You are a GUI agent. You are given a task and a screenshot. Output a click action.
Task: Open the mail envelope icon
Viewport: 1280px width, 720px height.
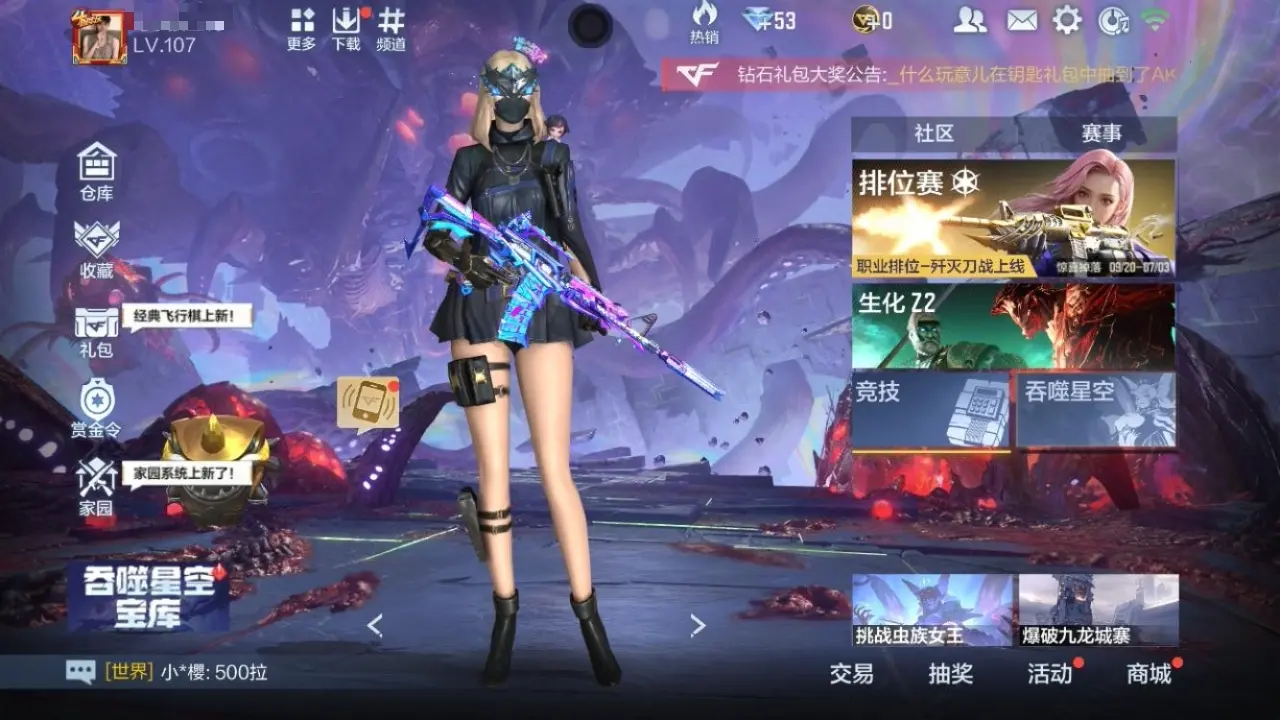(1021, 20)
